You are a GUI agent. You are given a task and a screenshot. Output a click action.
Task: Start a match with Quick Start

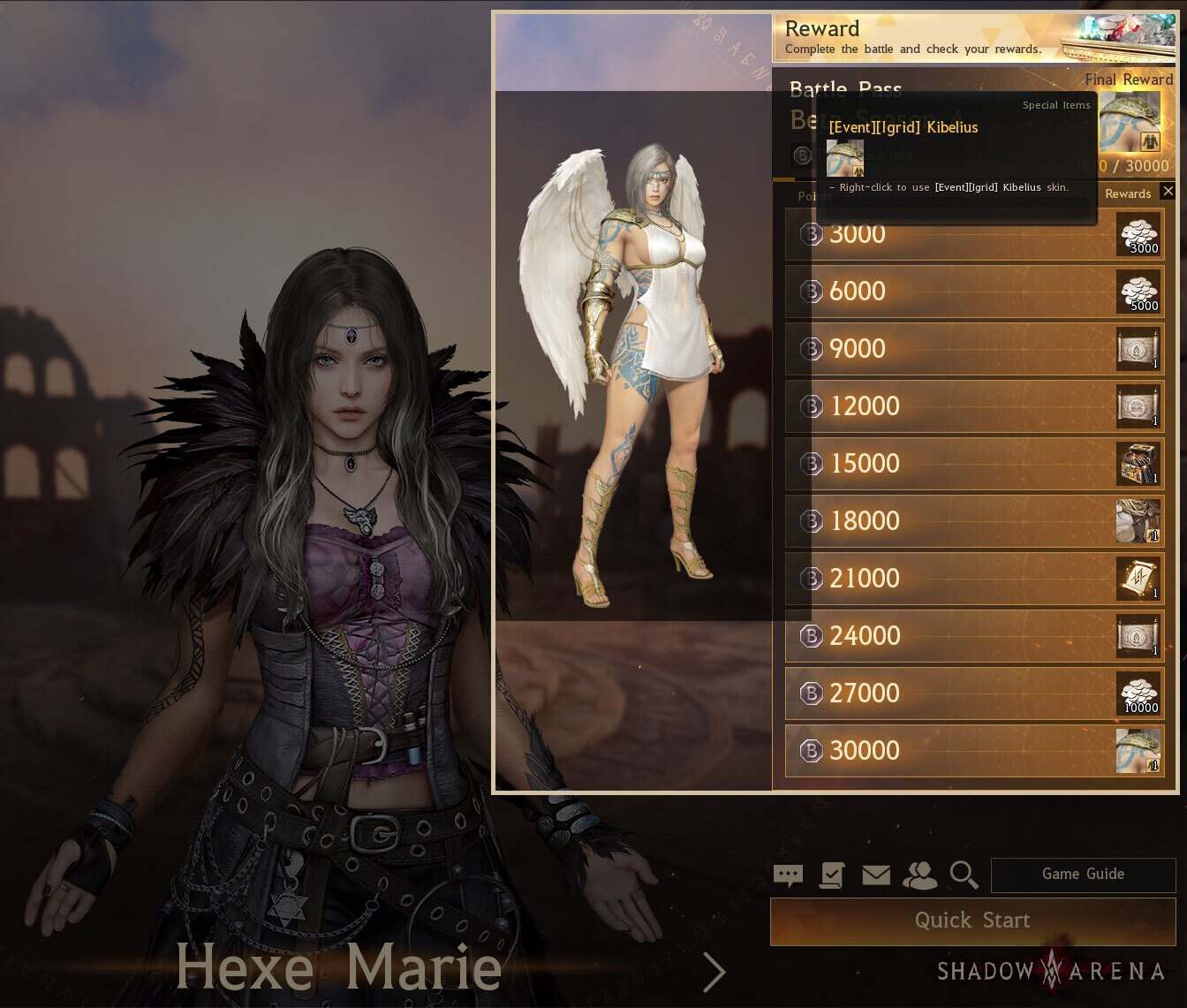972,921
